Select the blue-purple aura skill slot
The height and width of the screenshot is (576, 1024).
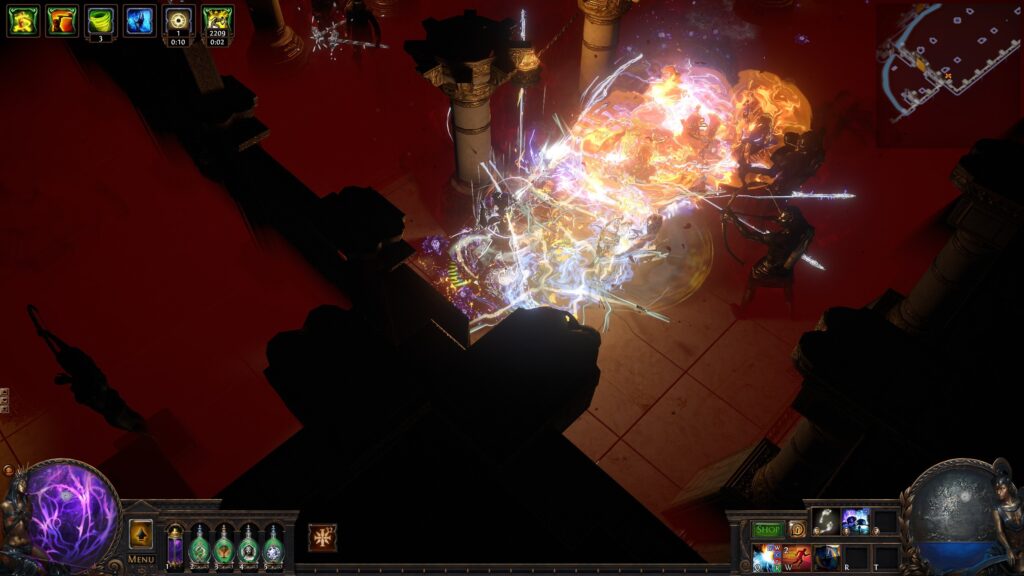(855, 521)
